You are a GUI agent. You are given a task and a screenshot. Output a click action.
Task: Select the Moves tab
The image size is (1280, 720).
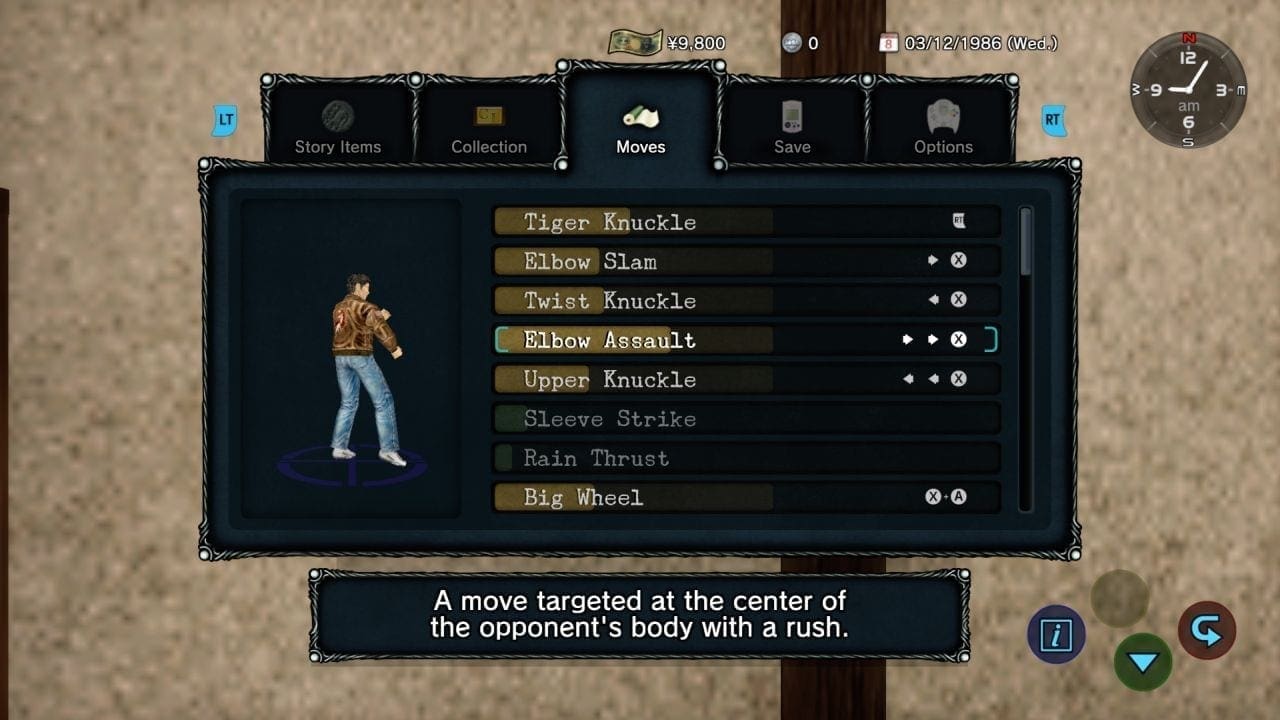[x=641, y=128]
